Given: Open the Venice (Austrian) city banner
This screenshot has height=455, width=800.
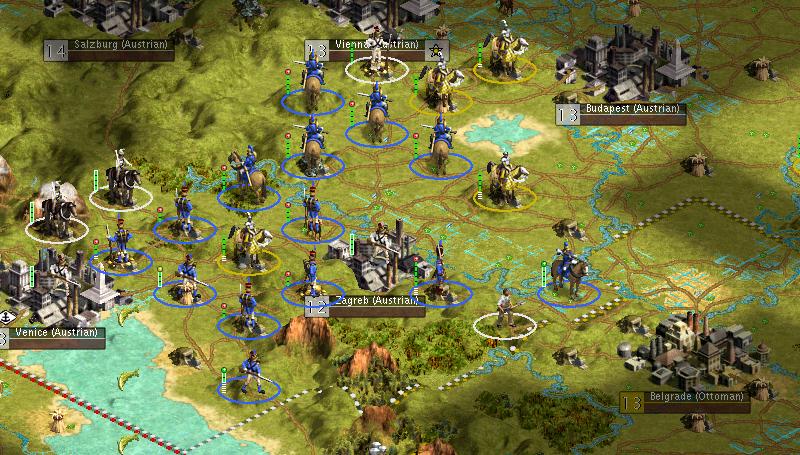Looking at the screenshot, I should 55,334.
